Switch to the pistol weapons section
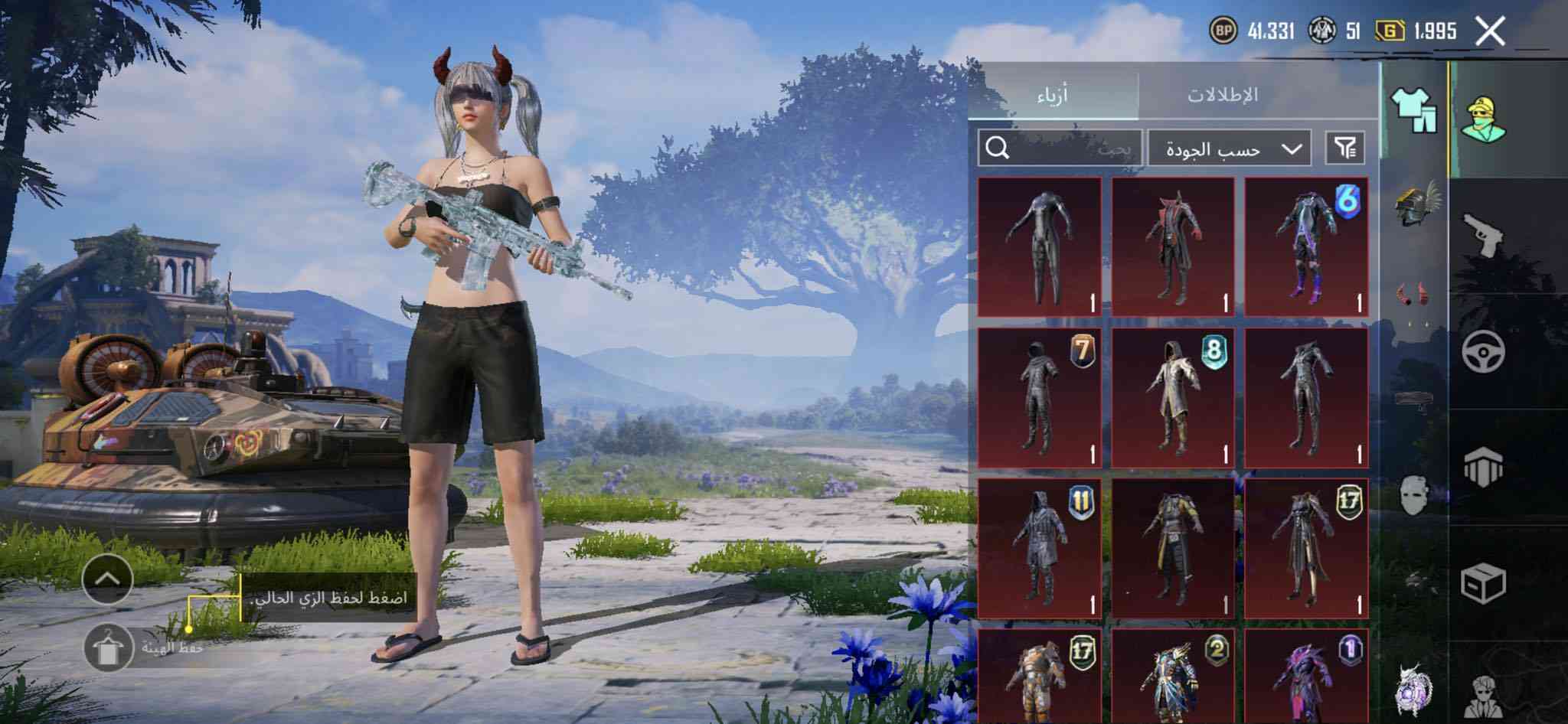Viewport: 1568px width, 724px height. coord(1485,233)
